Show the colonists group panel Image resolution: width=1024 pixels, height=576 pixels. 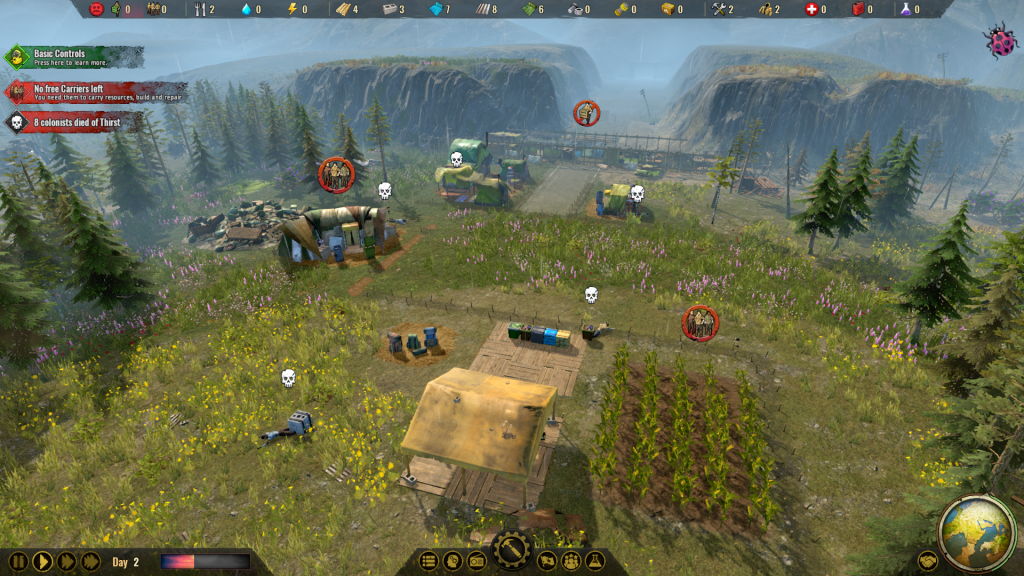pos(571,561)
